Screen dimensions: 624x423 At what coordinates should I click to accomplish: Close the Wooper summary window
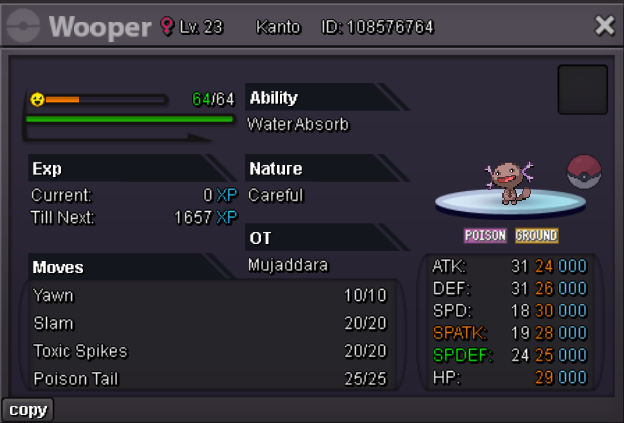pos(604,26)
